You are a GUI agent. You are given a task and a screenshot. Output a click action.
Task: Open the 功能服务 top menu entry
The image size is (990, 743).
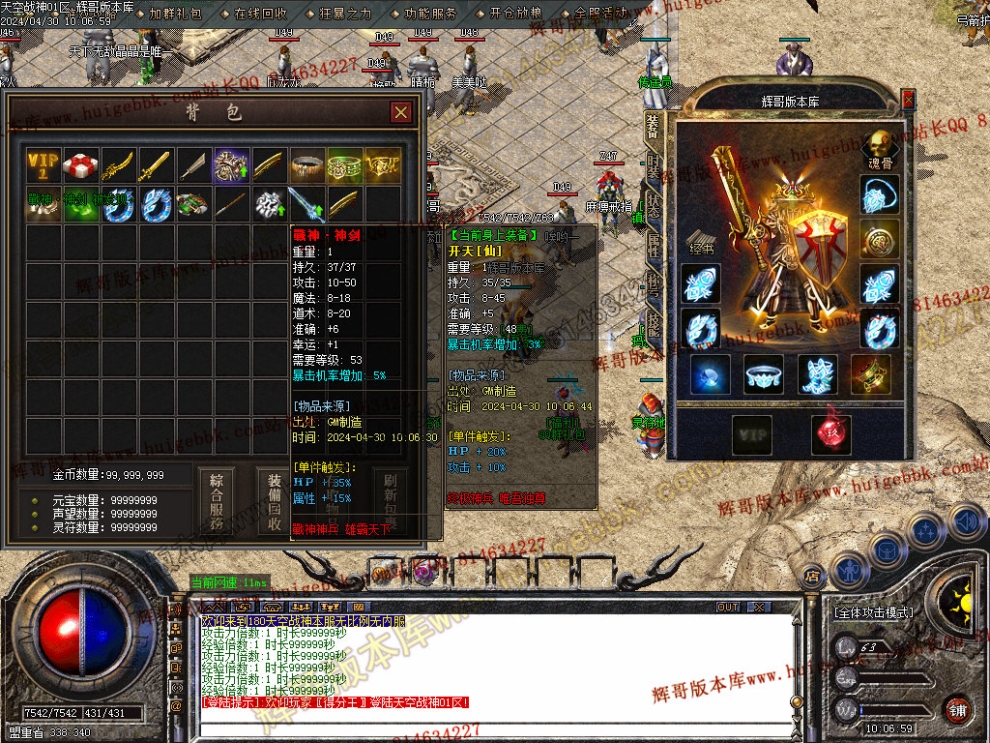[x=431, y=14]
